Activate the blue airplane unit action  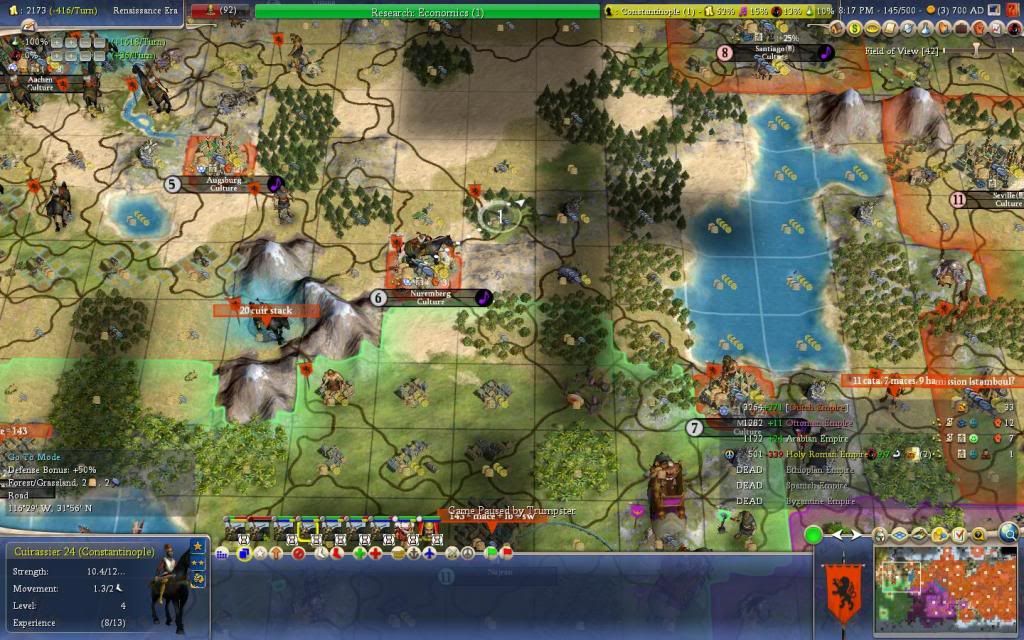[429, 552]
